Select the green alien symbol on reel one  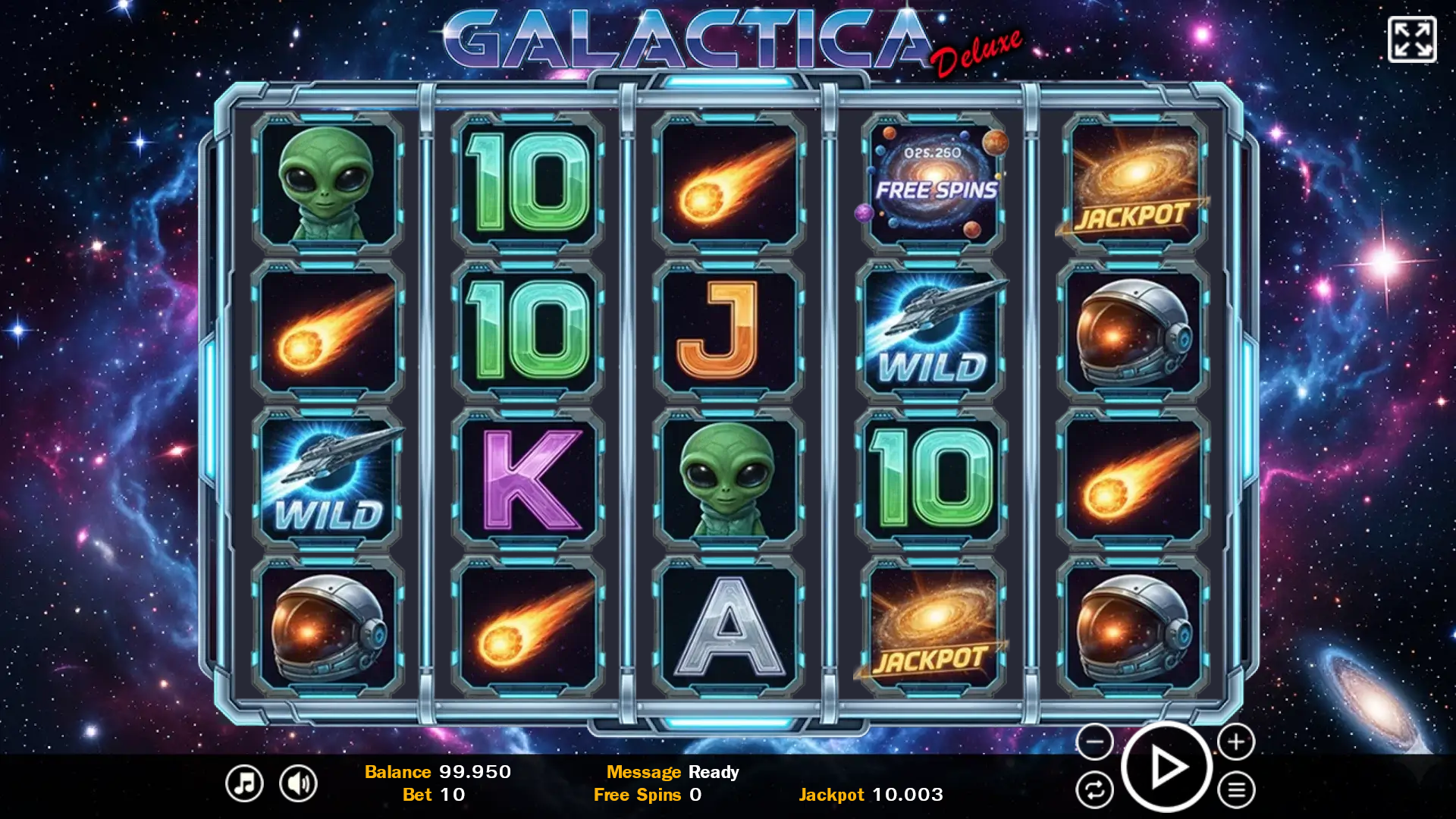pyautogui.click(x=328, y=182)
